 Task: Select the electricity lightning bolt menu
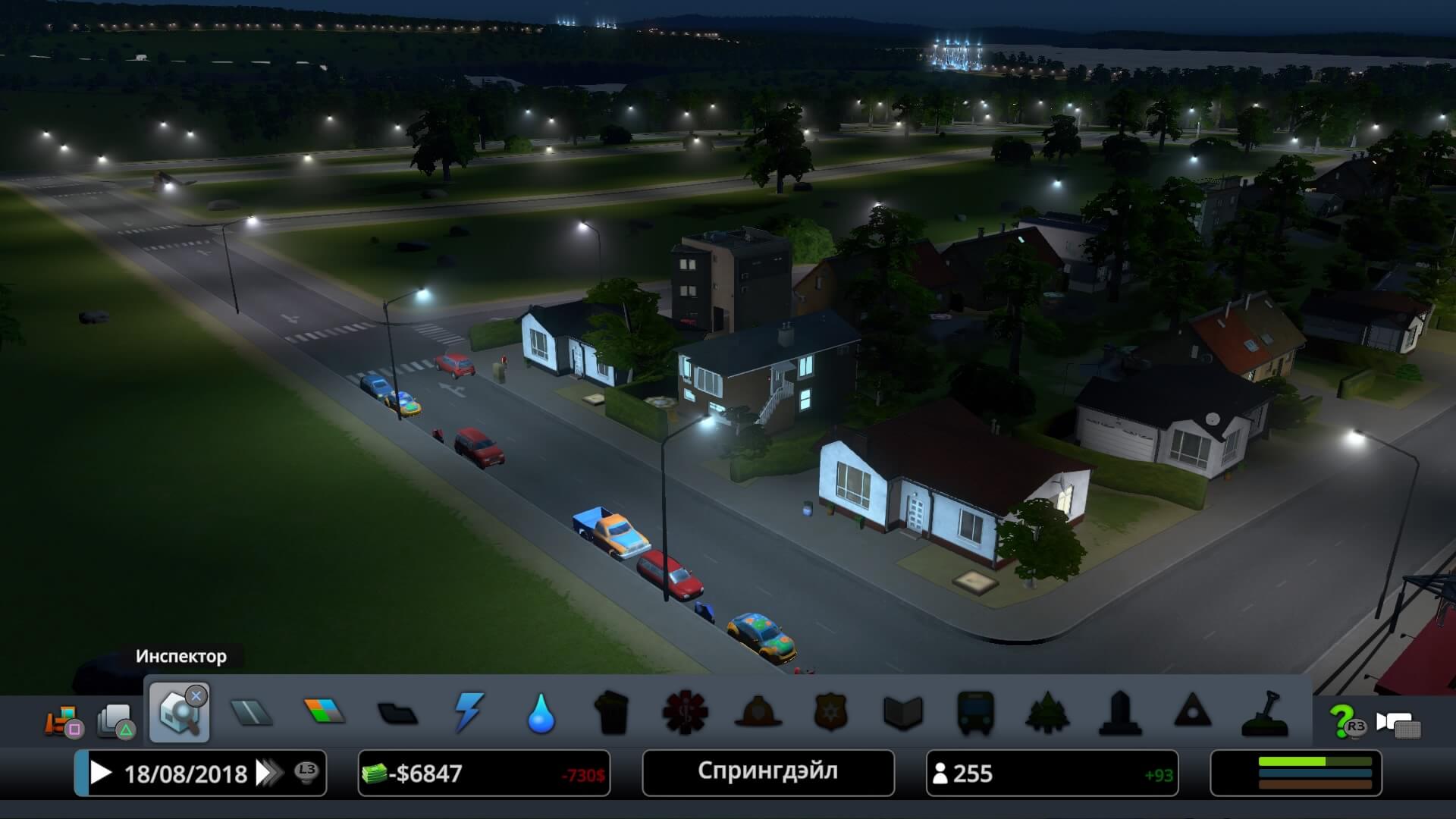[469, 713]
